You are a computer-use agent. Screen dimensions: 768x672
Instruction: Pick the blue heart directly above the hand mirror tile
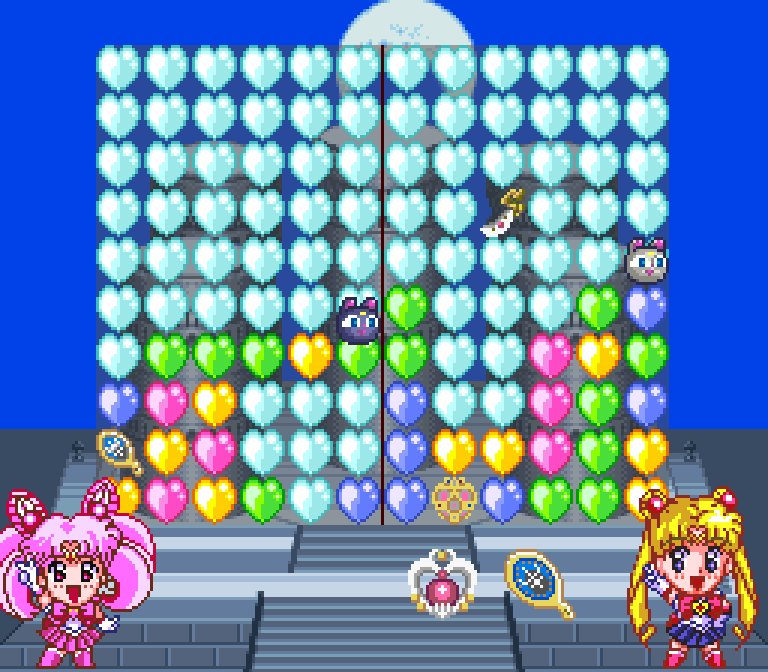(119, 403)
